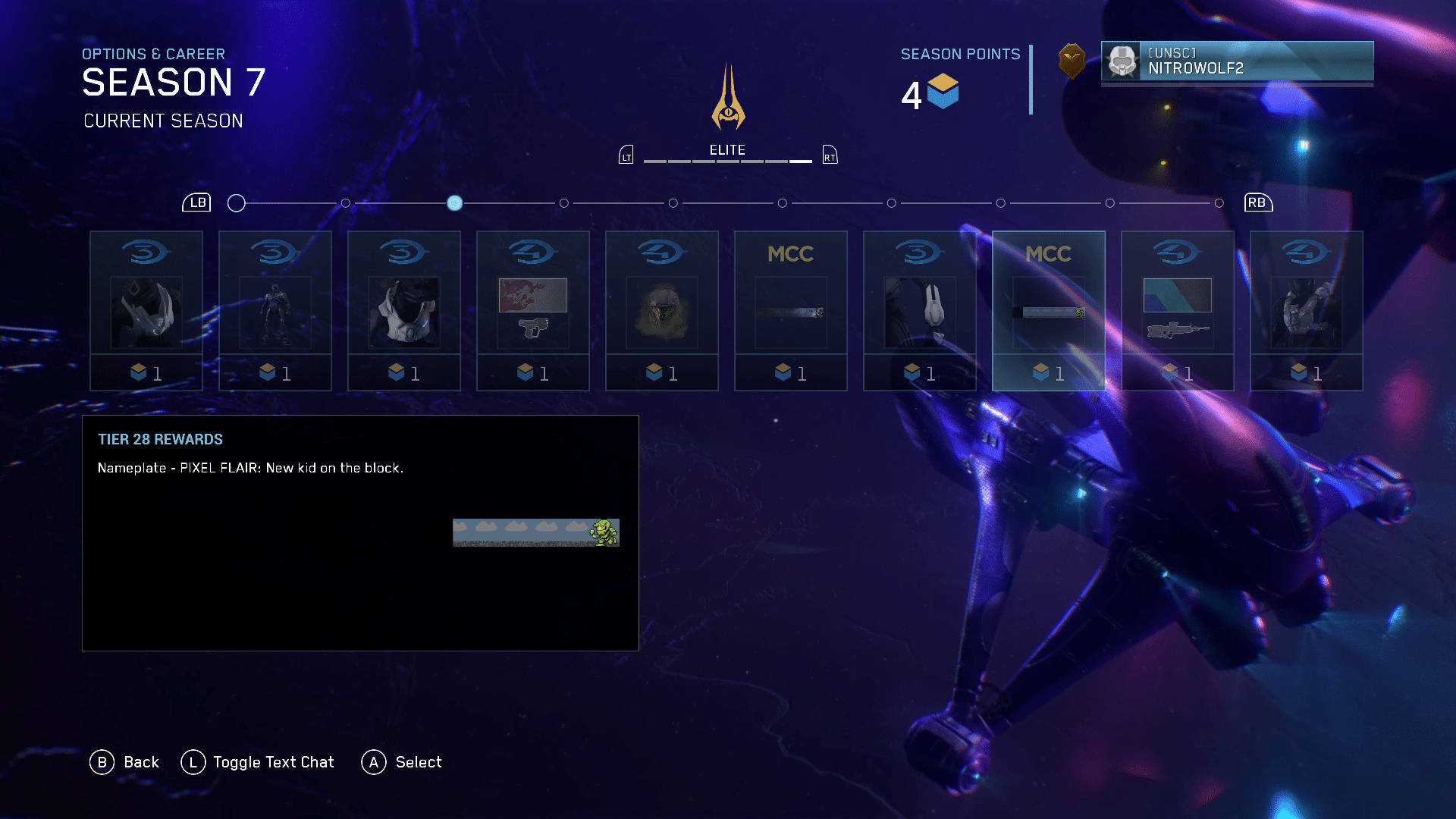Select the Halo 3 Elite helmet reward tile

(x=146, y=311)
